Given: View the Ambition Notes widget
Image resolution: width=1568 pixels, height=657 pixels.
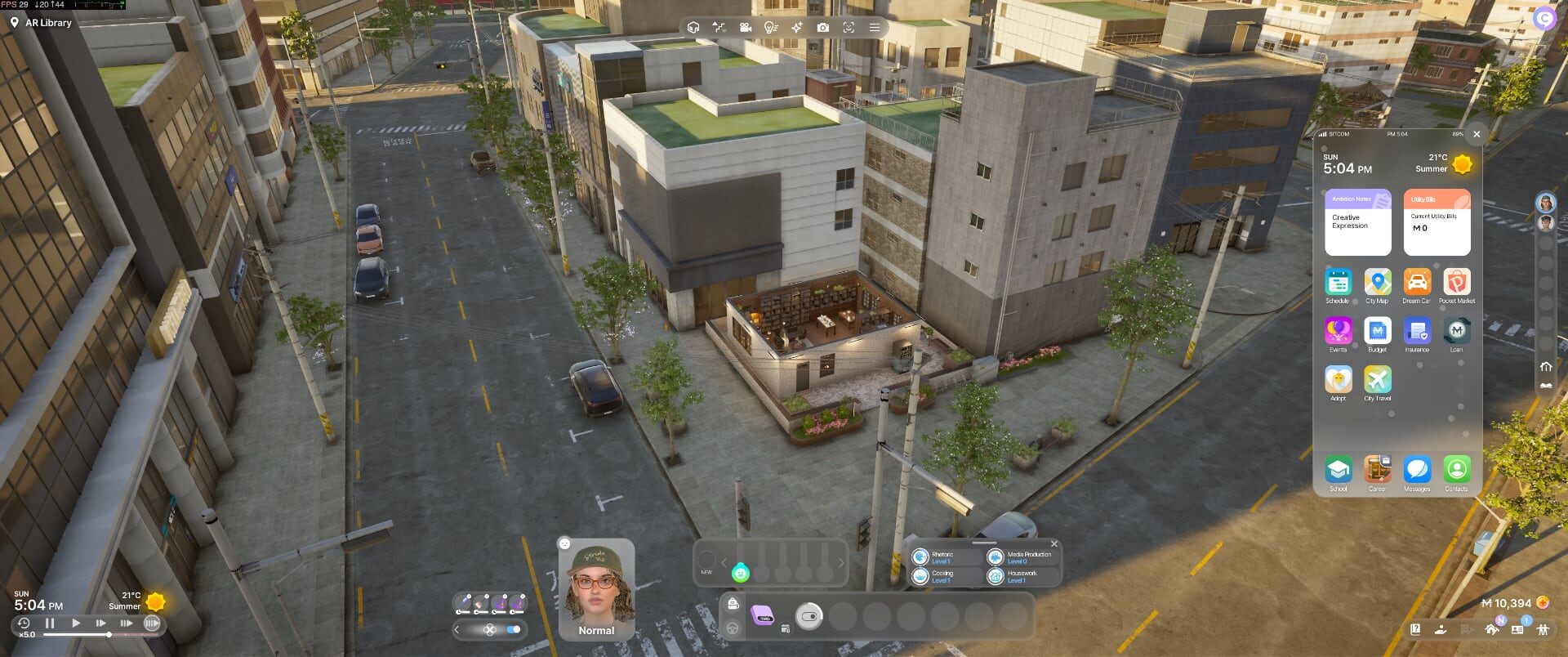Looking at the screenshot, I should pyautogui.click(x=1357, y=222).
